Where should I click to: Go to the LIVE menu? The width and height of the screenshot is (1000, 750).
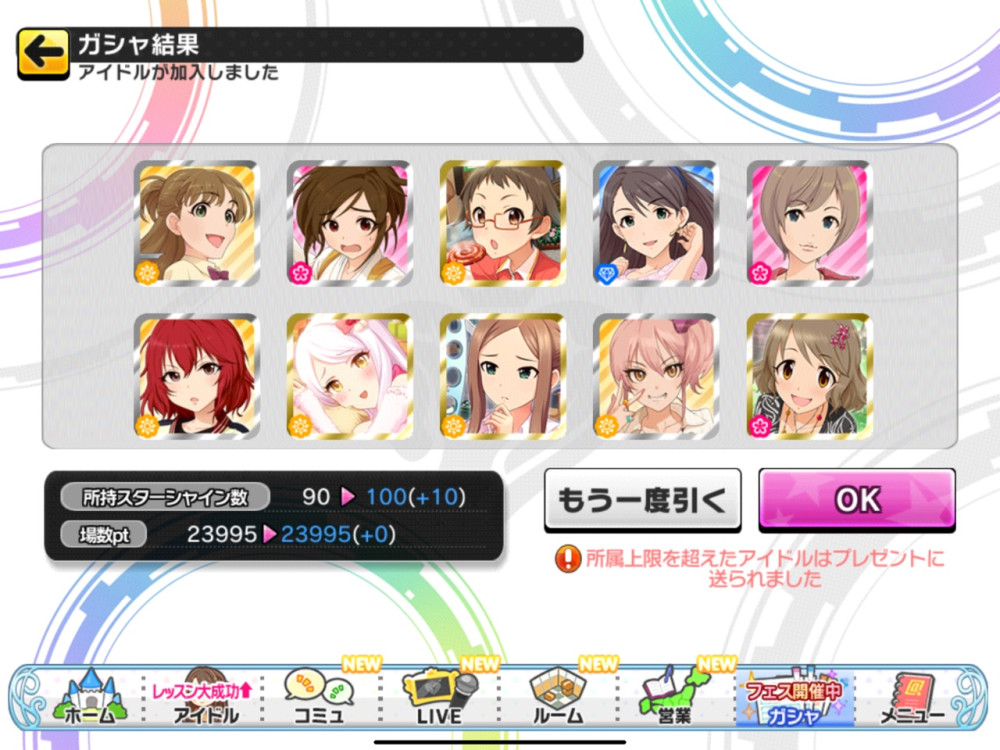(438, 695)
